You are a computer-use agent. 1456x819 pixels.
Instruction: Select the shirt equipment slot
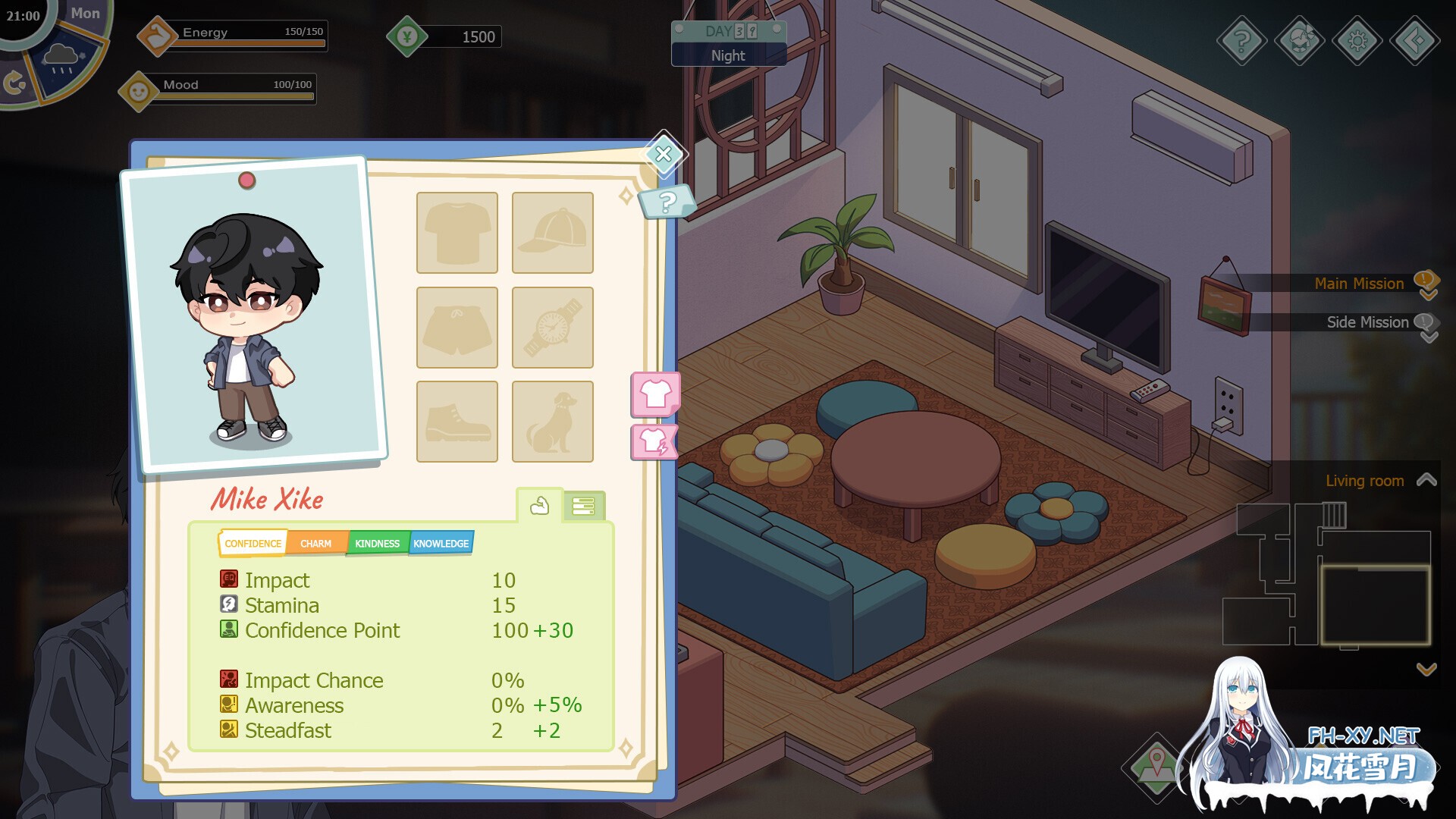click(457, 232)
